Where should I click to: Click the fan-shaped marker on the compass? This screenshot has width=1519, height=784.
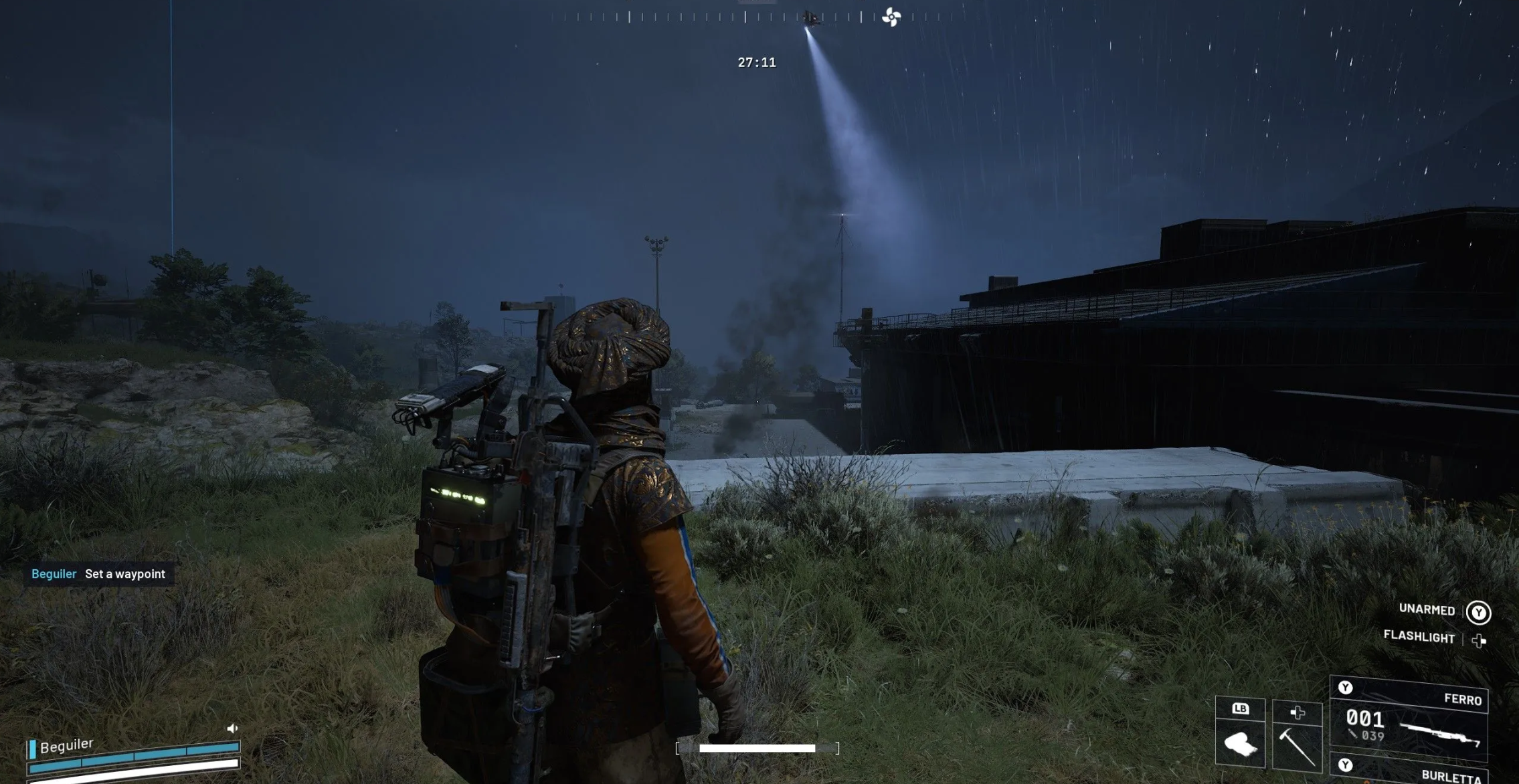point(891,17)
